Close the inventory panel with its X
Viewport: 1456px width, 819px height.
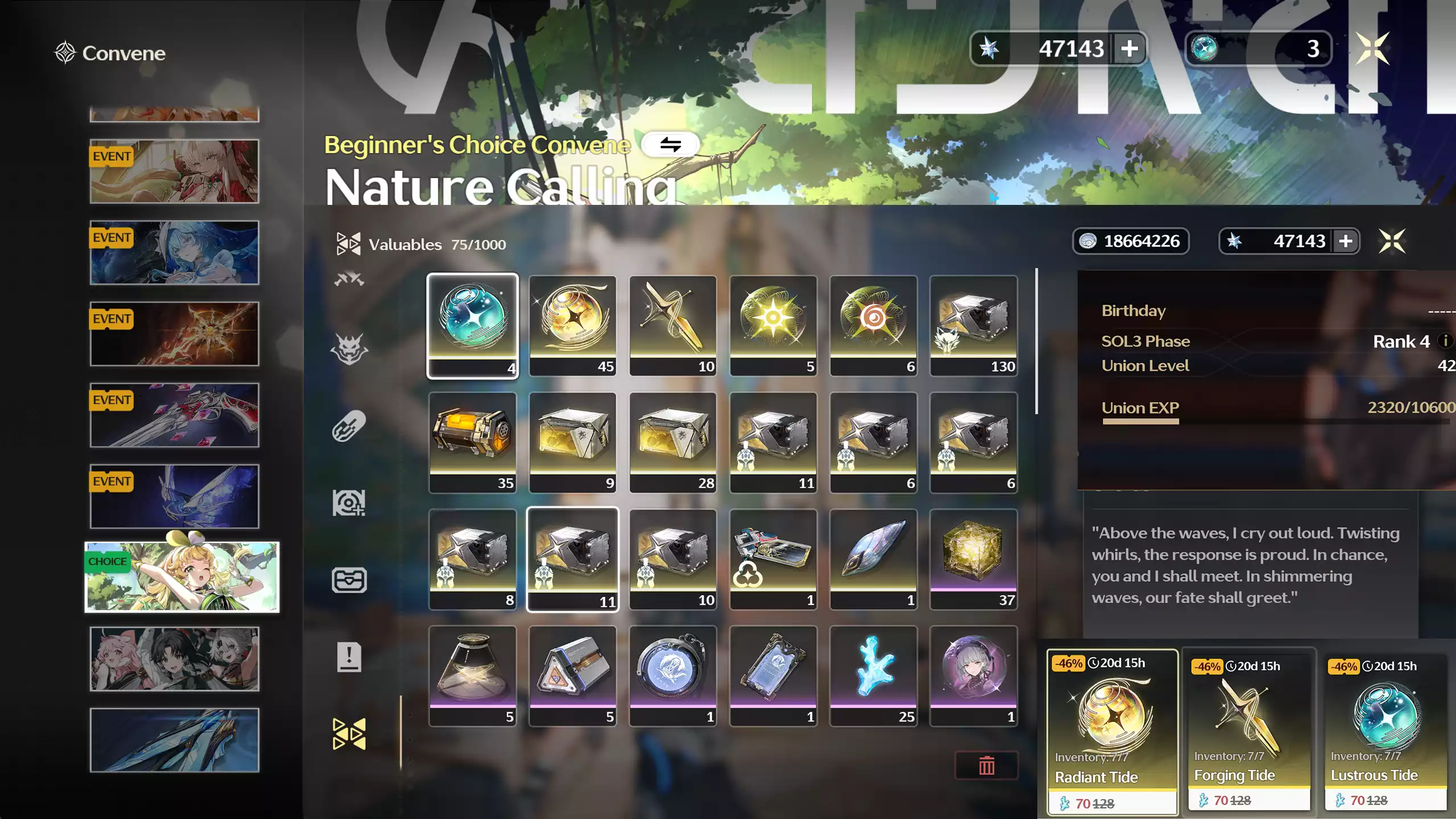tap(1392, 241)
